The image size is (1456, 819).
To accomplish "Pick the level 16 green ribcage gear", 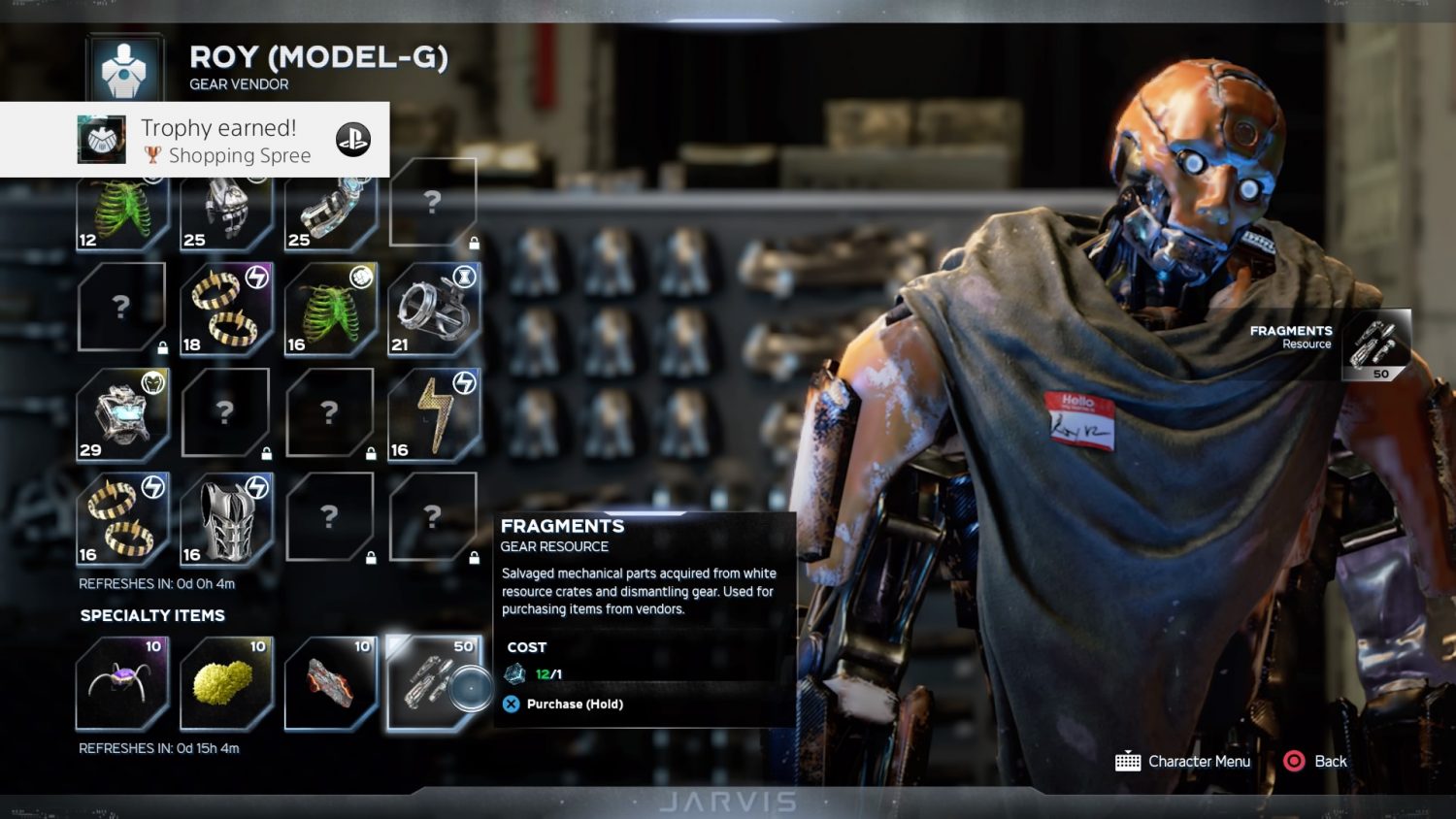I will [x=331, y=310].
